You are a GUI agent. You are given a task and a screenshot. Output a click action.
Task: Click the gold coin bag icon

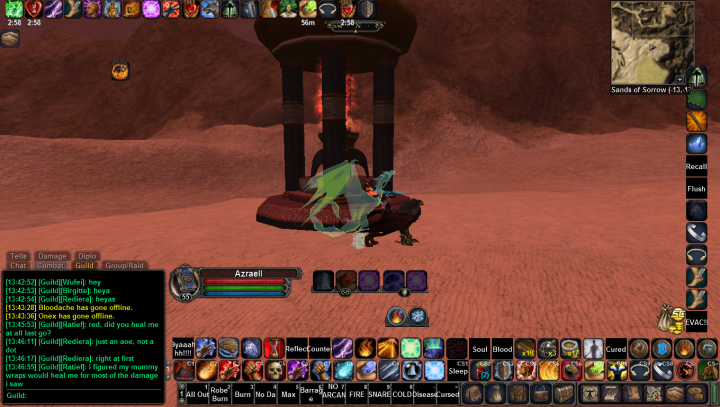click(673, 320)
